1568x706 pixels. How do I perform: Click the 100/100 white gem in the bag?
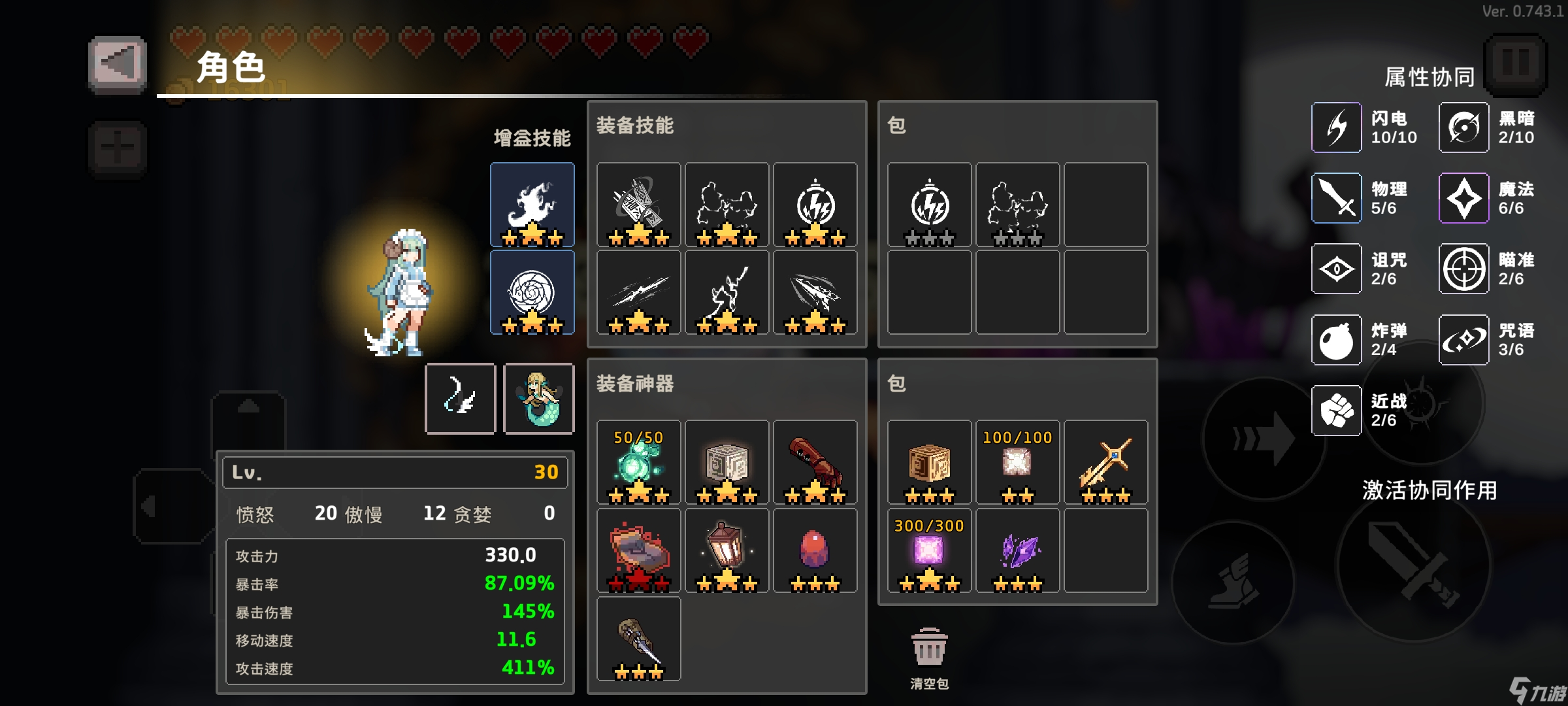1017,462
